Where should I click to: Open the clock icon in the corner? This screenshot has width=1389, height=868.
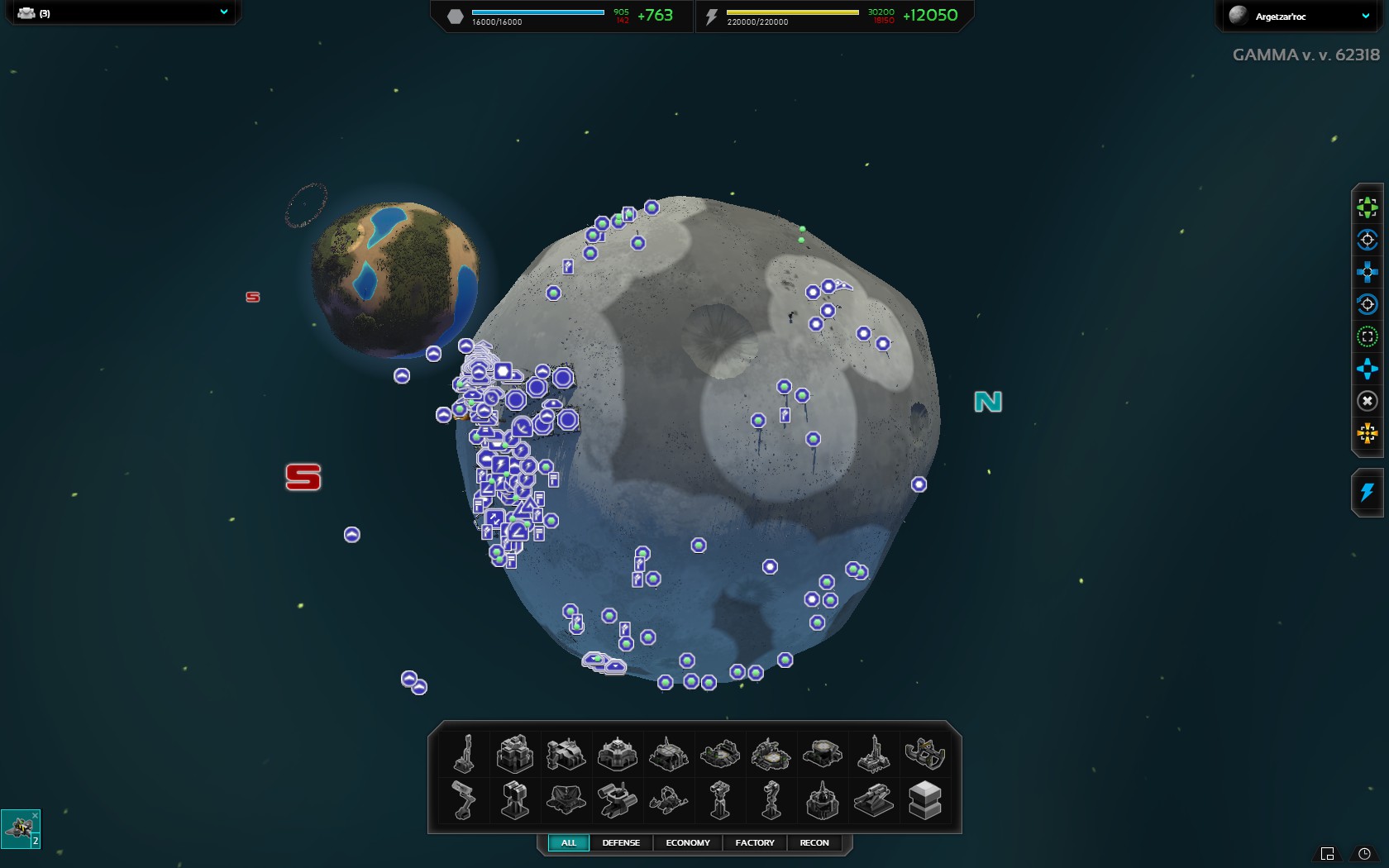click(x=1364, y=854)
